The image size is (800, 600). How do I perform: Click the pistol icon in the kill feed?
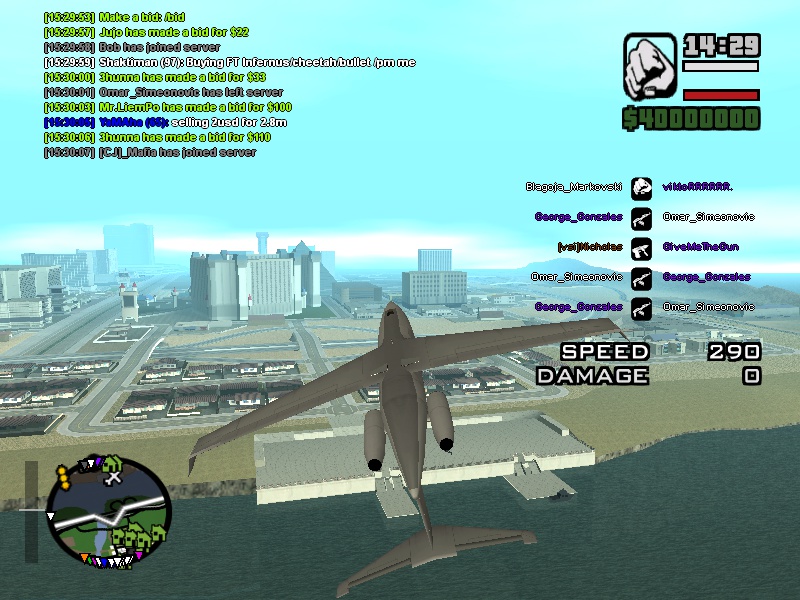coord(641,247)
